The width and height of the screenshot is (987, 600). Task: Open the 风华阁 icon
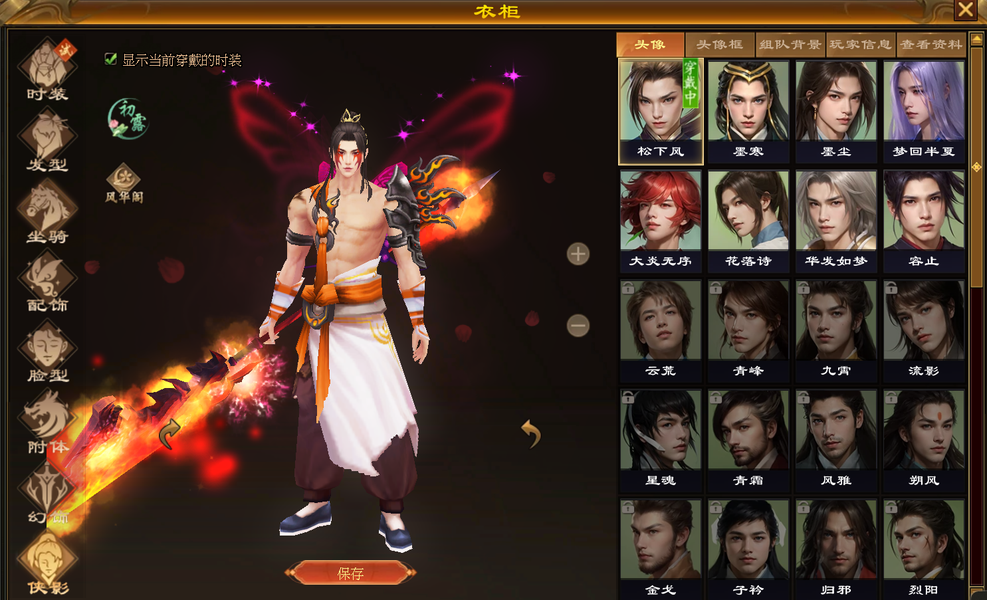(x=124, y=181)
